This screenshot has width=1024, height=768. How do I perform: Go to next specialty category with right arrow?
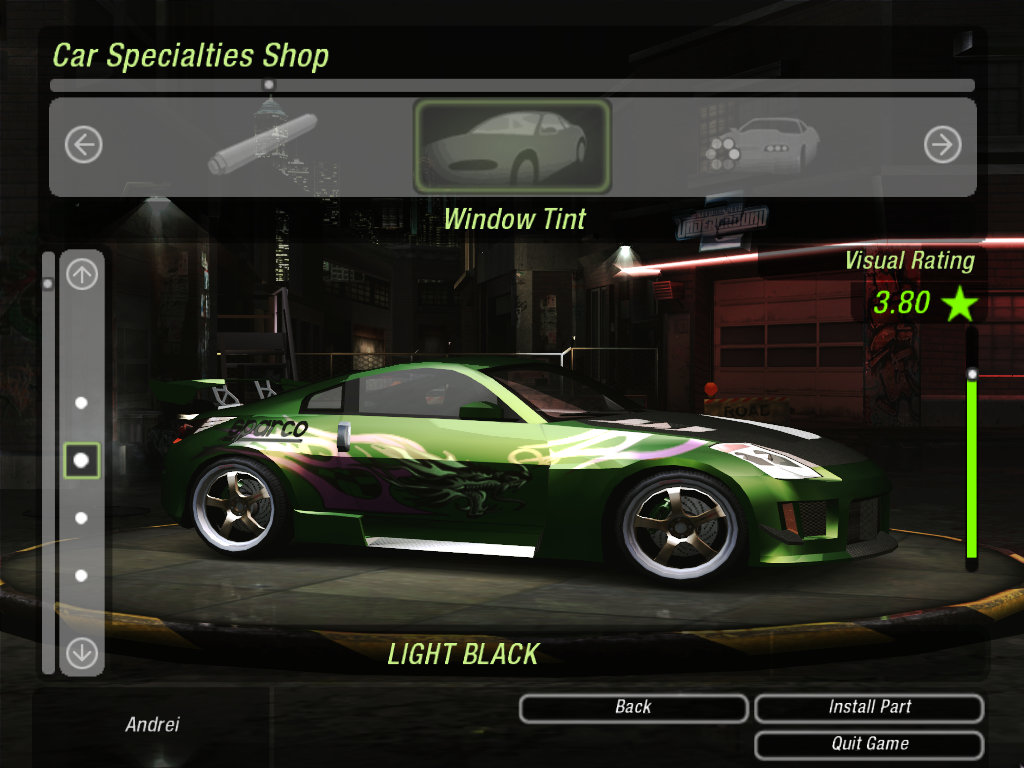point(942,146)
